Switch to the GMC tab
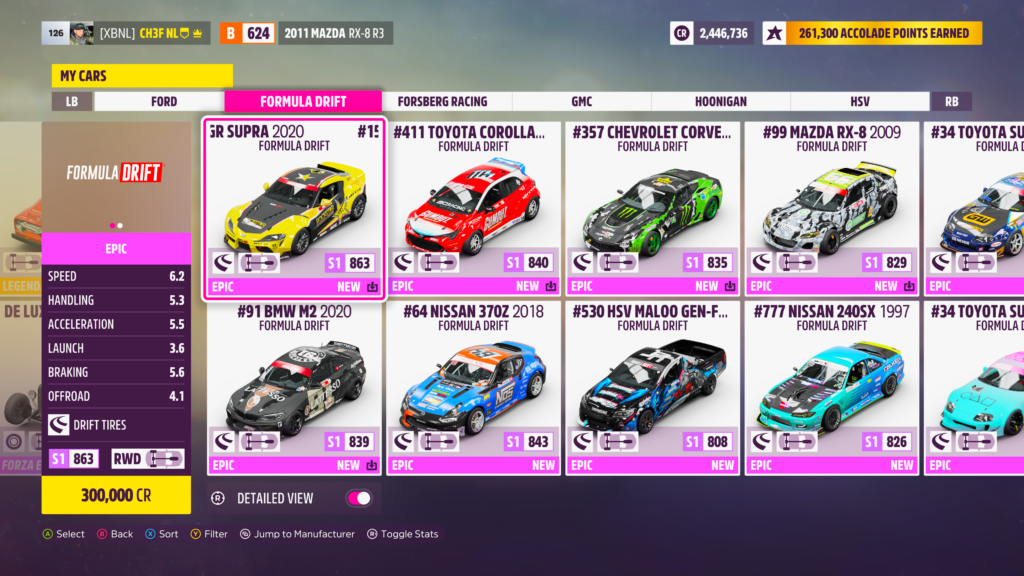Viewport: 1024px width, 576px height. point(581,101)
